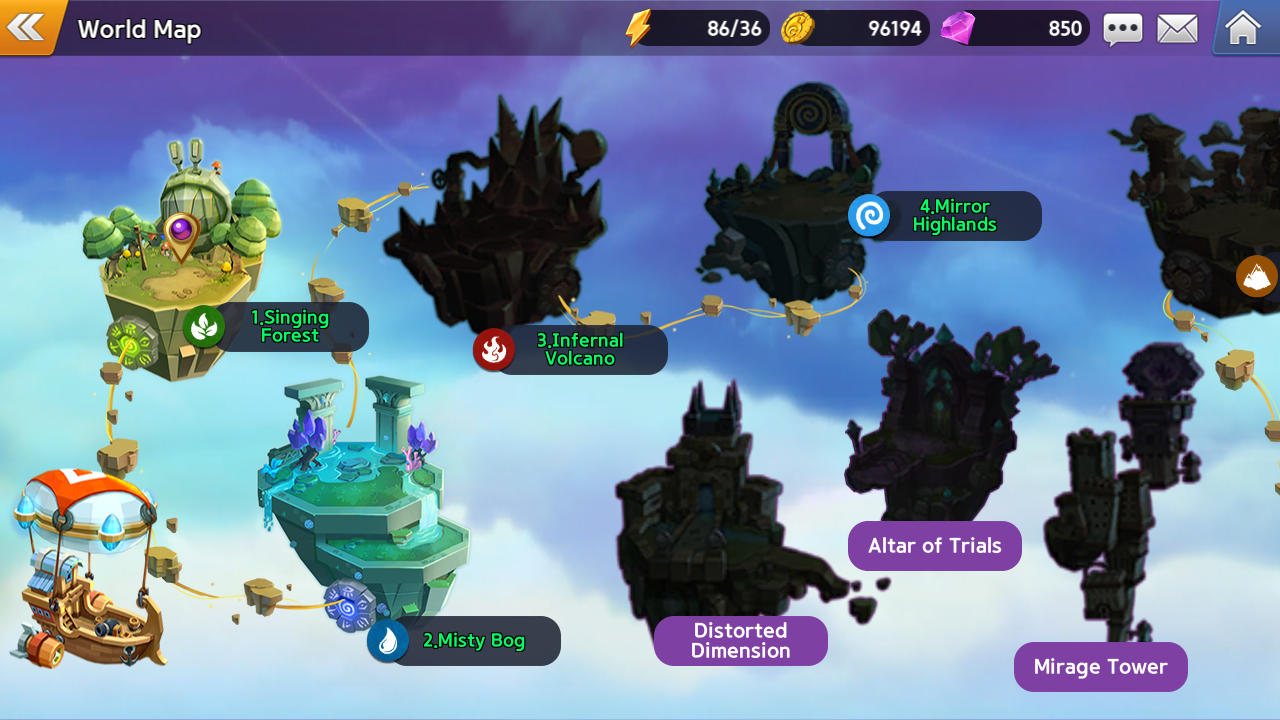The image size is (1280, 720).
Task: Choose the Misty Bog stage label
Action: [472, 641]
